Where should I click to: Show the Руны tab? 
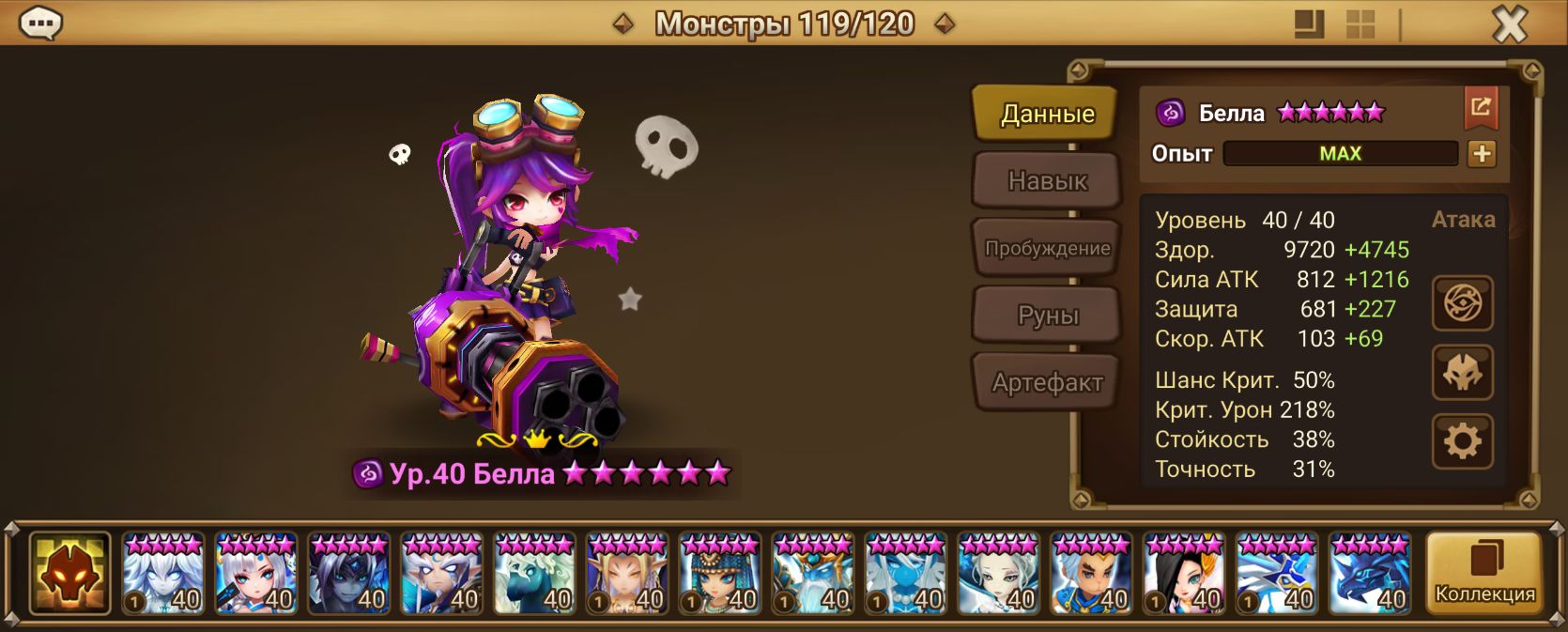1046,316
